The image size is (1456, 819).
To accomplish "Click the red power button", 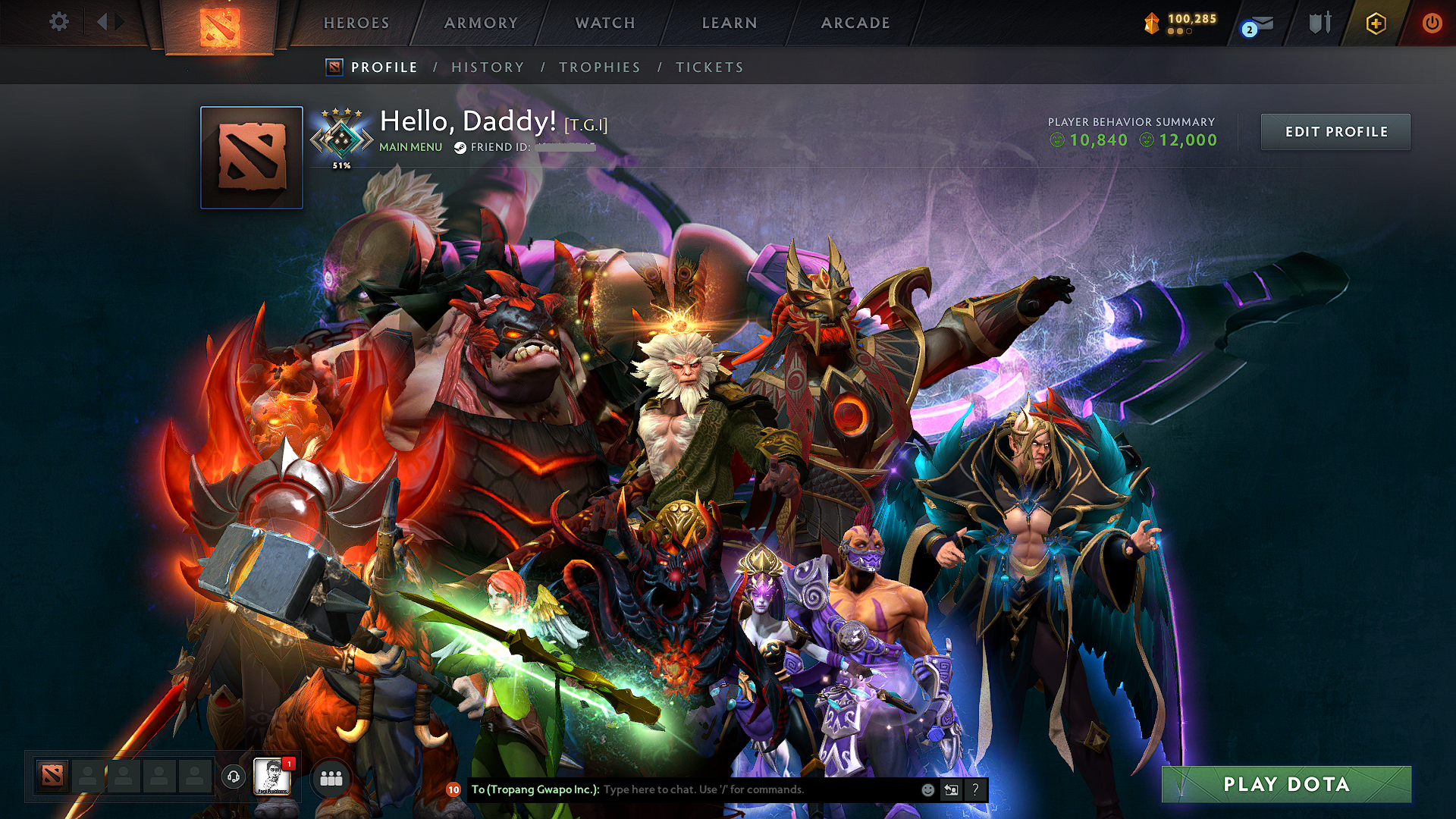I will [x=1432, y=23].
